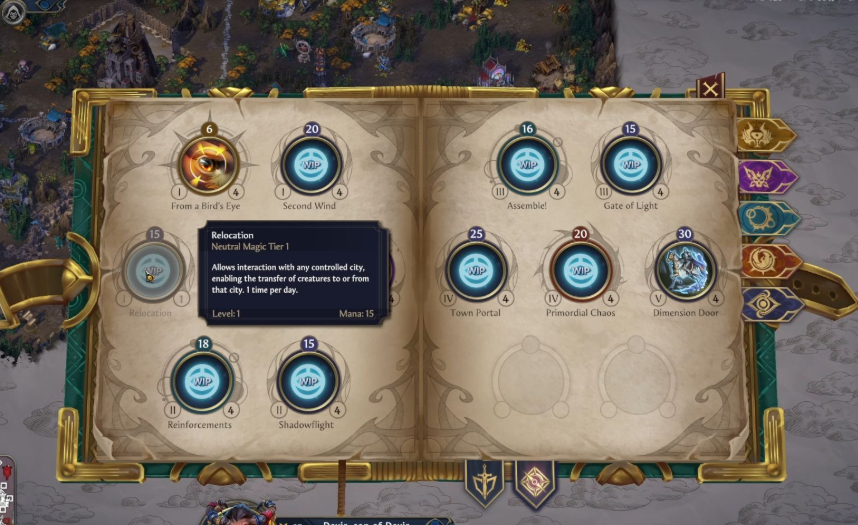Show the dark blue eye magic tab
Viewport: 858px width, 525px height.
(x=767, y=304)
